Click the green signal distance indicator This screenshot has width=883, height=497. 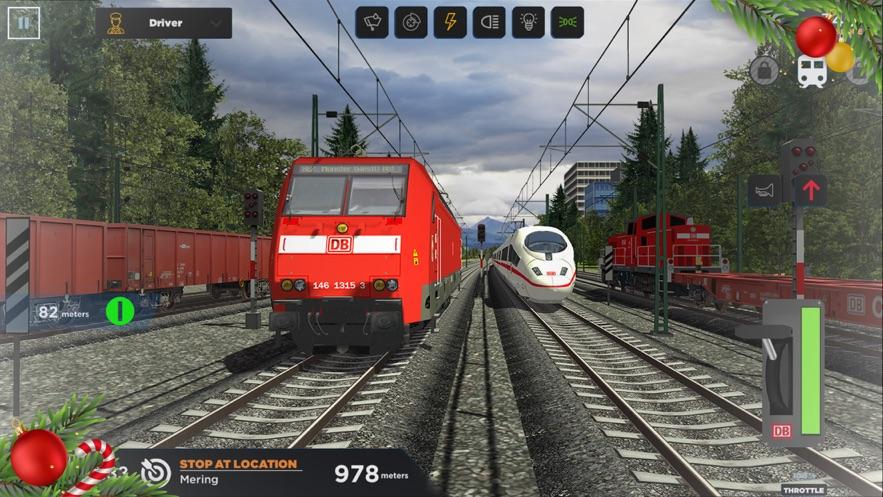pyautogui.click(x=120, y=312)
